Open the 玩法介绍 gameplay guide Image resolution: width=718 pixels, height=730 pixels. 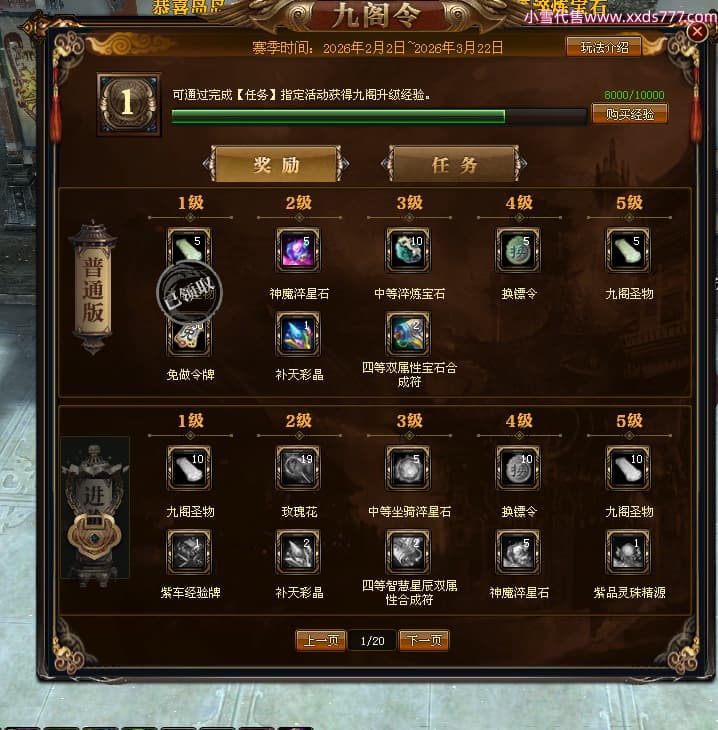click(603, 47)
